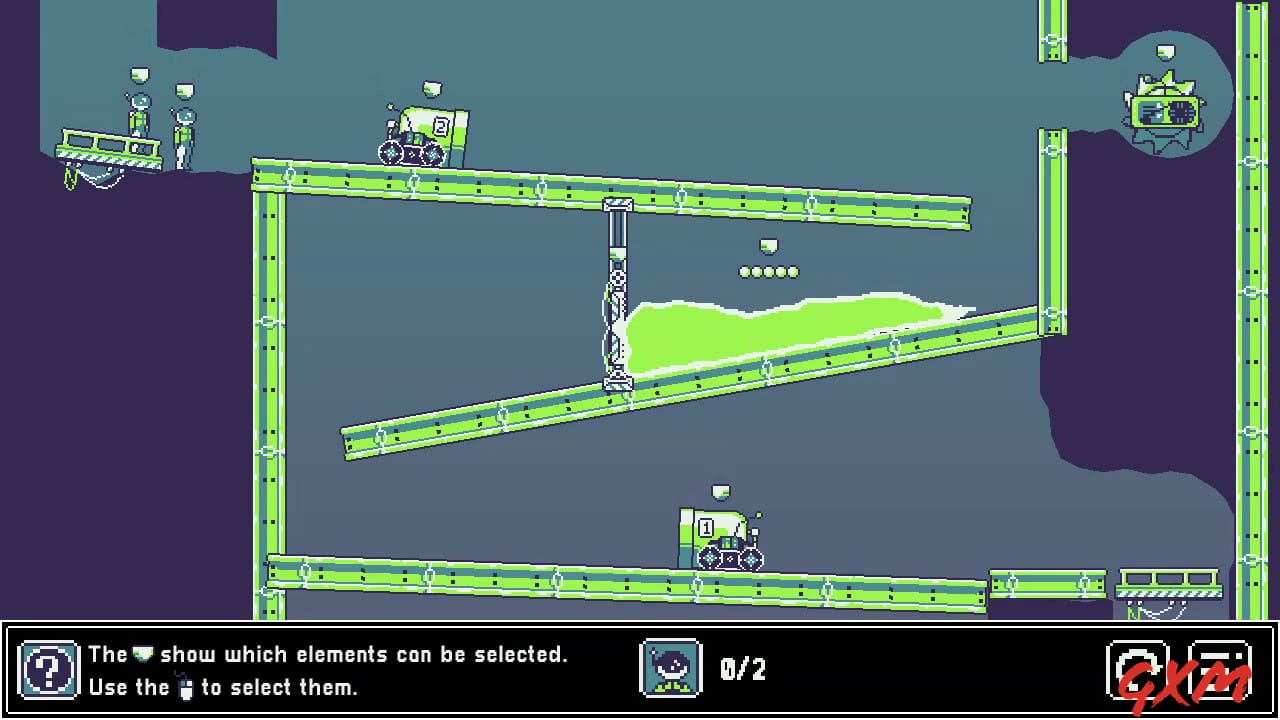Click the selection marker above cart number 1
The image size is (1280, 720).
(x=722, y=491)
